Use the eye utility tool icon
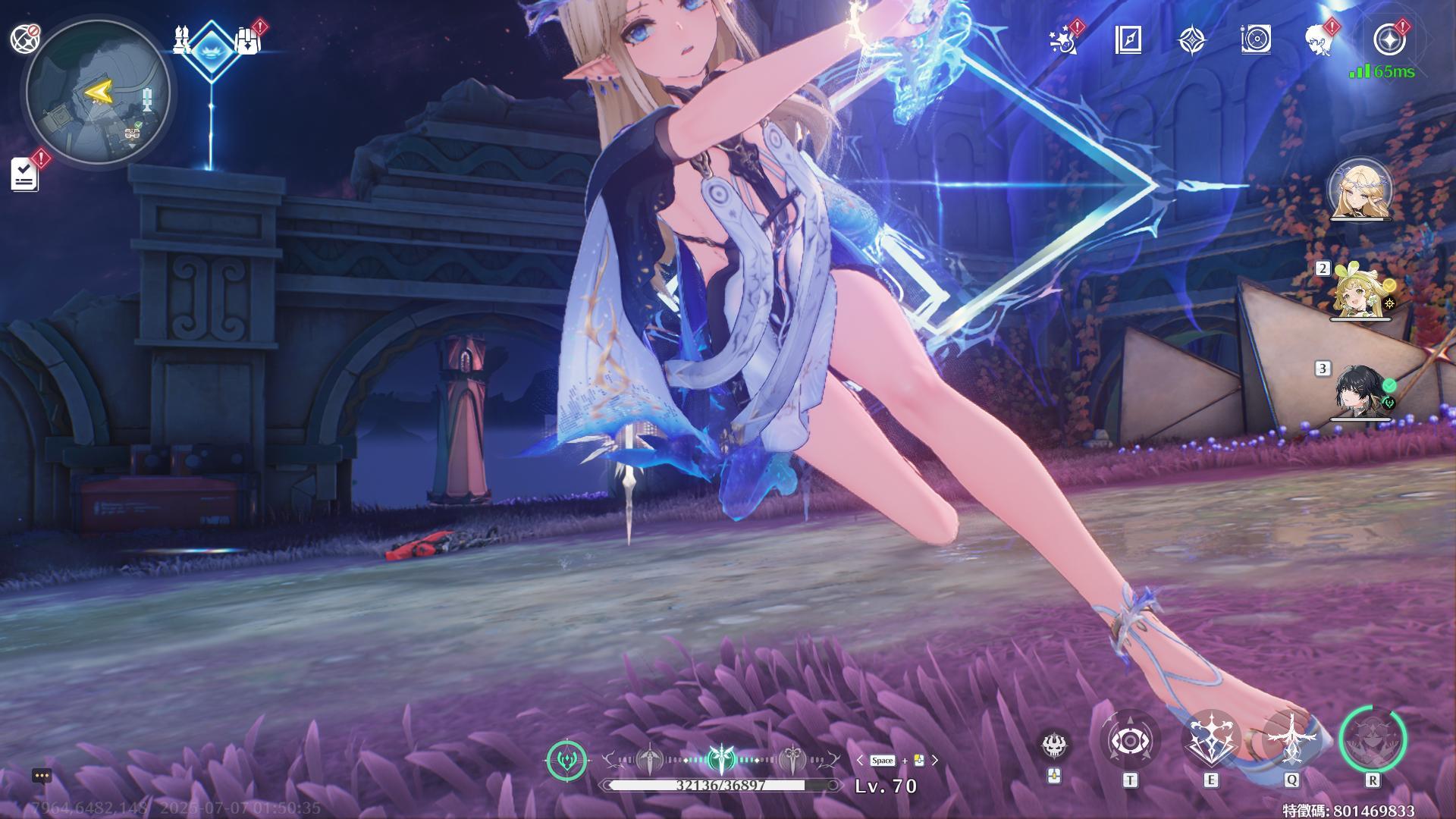This screenshot has width=1456, height=819. coord(1130,740)
